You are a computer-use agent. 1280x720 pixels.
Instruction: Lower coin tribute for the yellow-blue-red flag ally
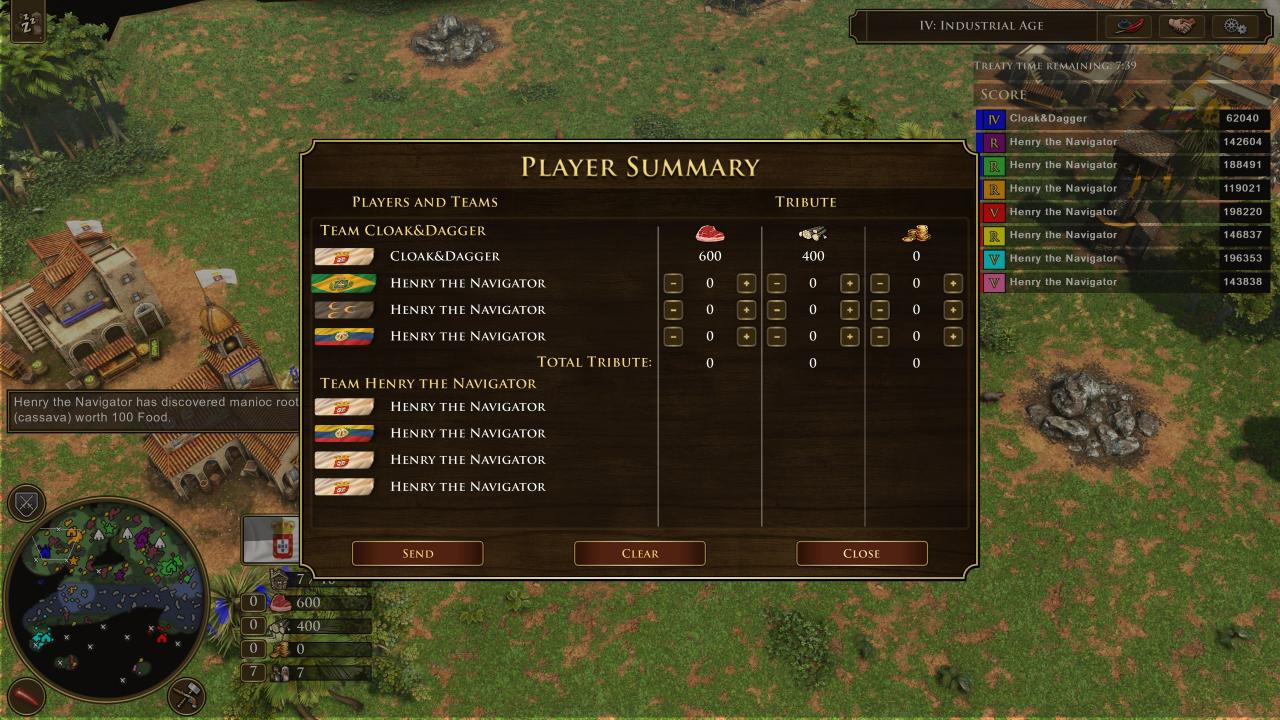pos(879,336)
